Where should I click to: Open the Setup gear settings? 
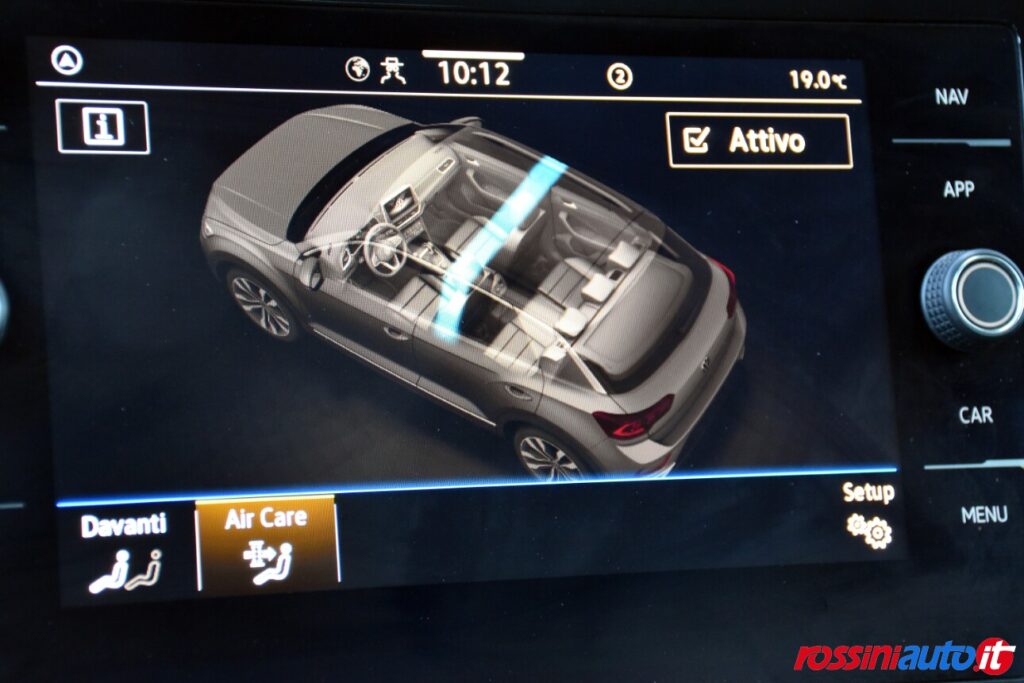pos(868,518)
